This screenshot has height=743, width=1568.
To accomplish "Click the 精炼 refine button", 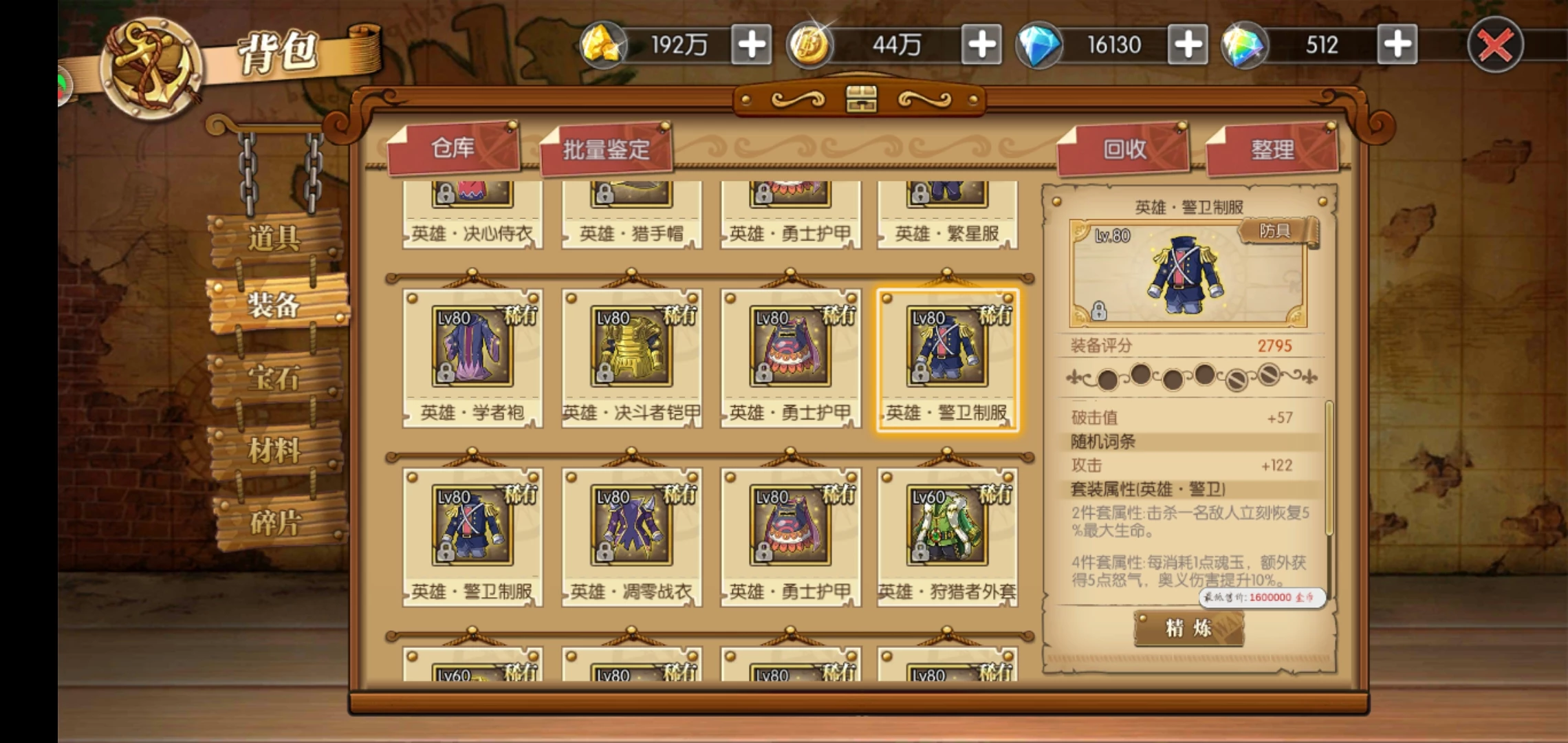I will 1188,628.
